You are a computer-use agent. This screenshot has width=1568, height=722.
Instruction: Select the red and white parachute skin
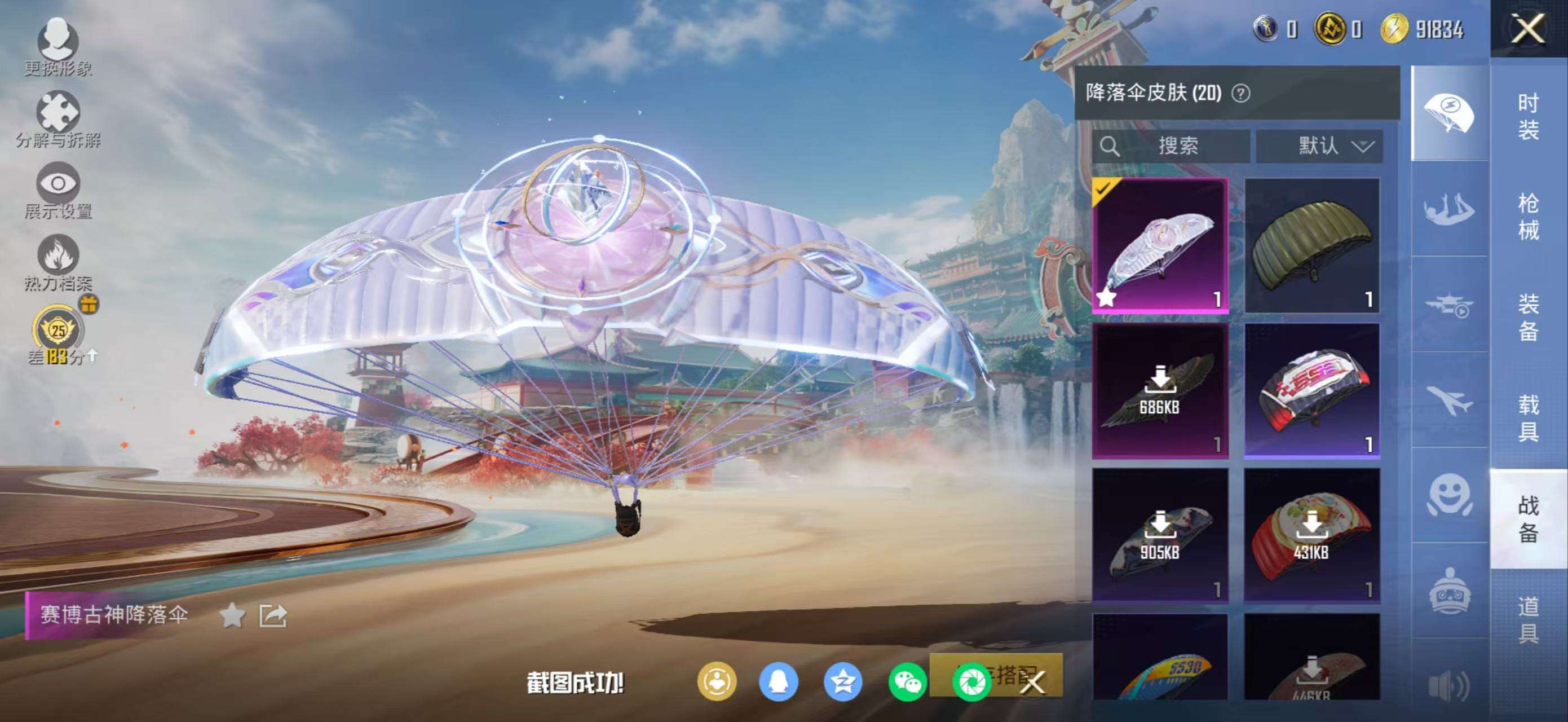click(1311, 391)
